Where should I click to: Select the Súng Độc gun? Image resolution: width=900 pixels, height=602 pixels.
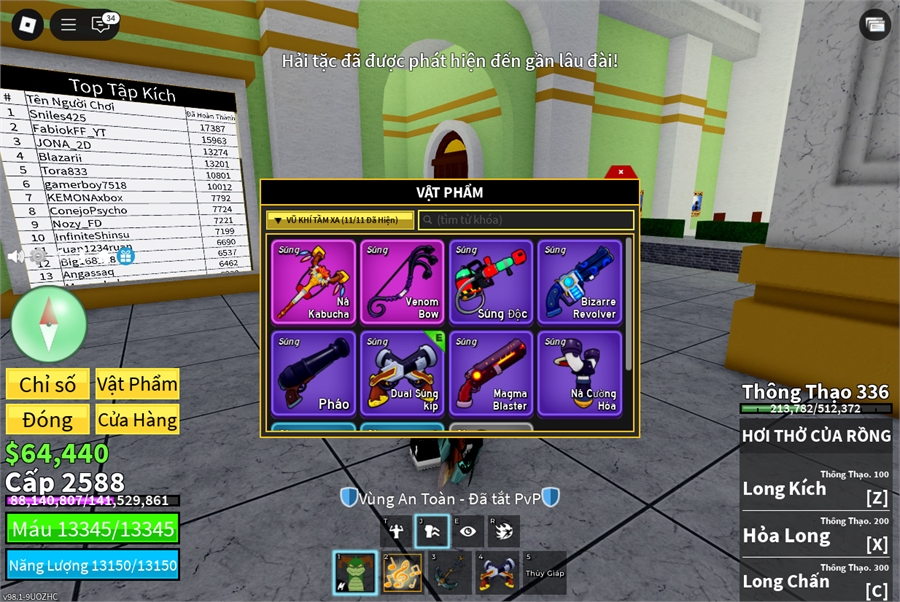(x=492, y=281)
